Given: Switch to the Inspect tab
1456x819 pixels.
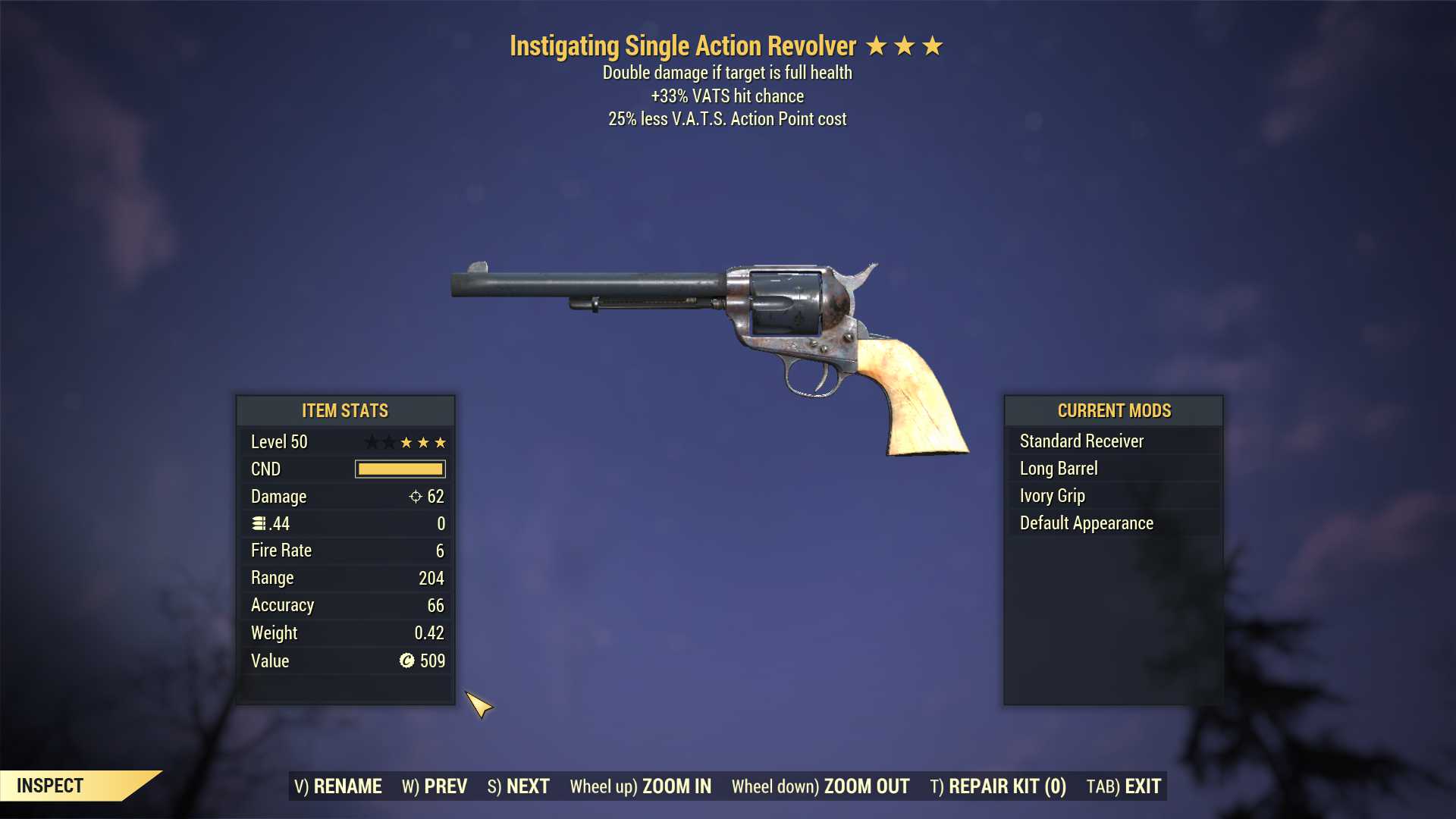Looking at the screenshot, I should coord(50,786).
